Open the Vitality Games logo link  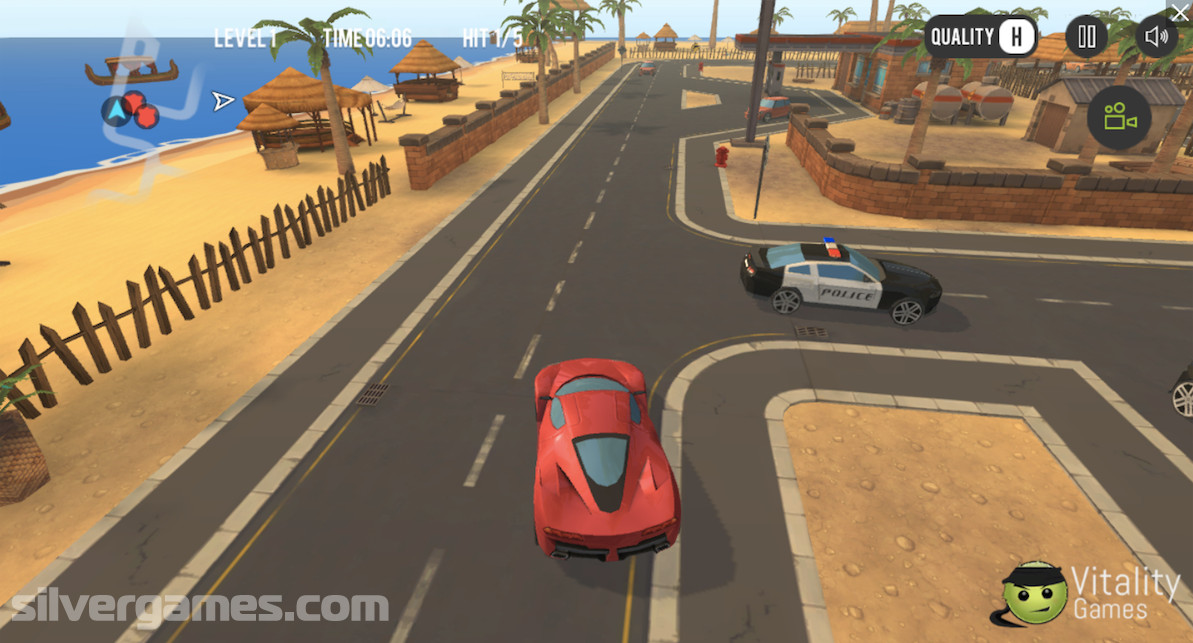tap(1092, 593)
